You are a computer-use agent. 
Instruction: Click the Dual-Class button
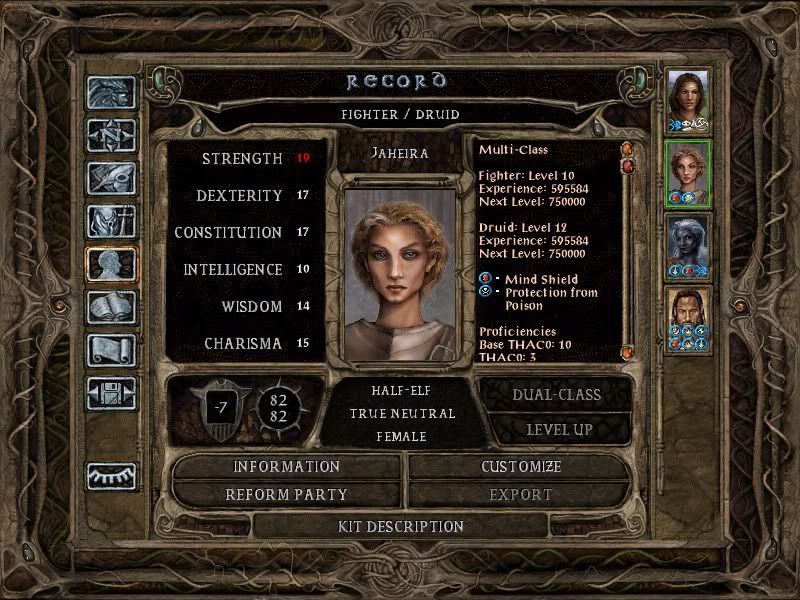coord(556,394)
